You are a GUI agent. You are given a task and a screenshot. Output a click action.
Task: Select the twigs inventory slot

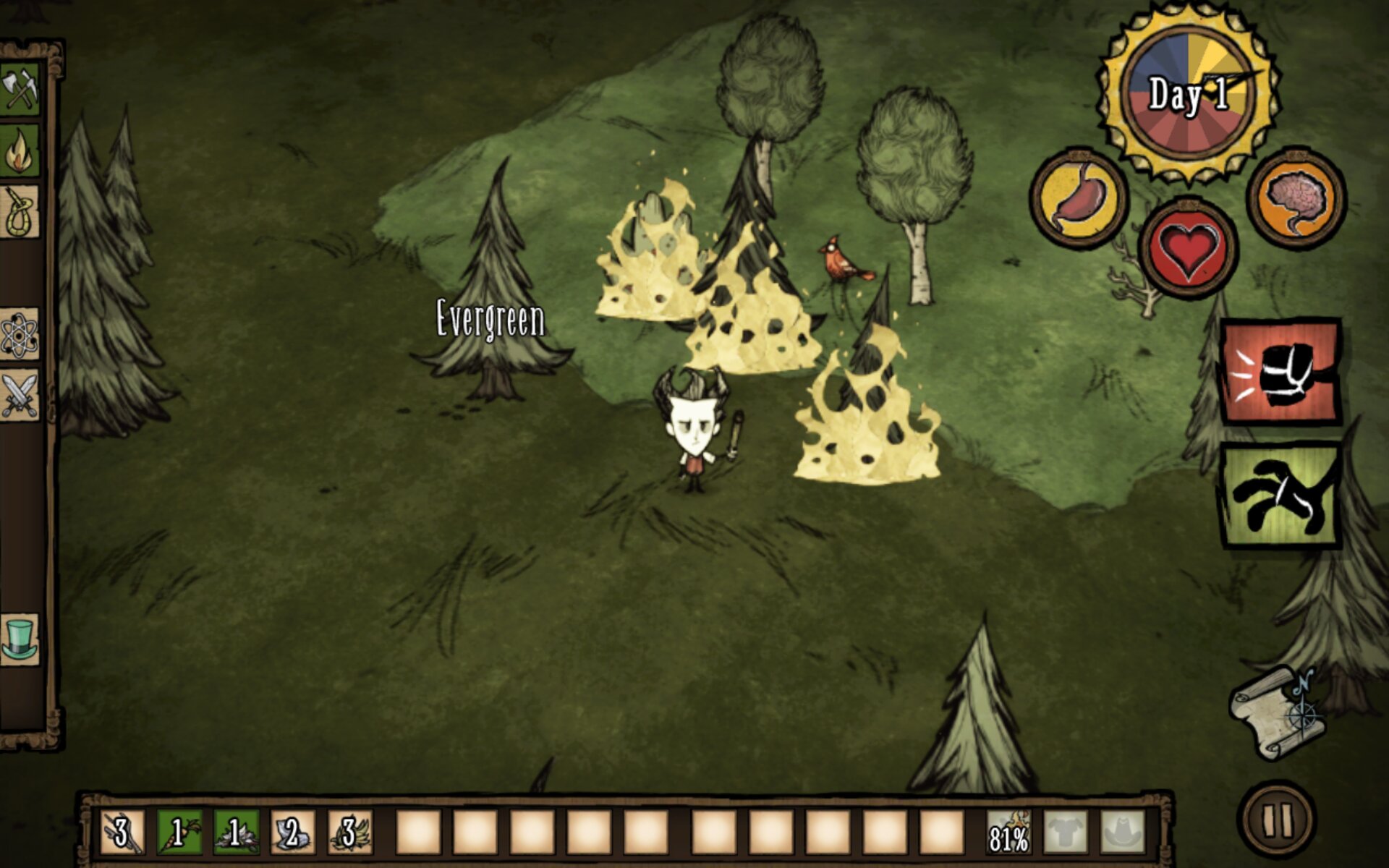(x=122, y=832)
